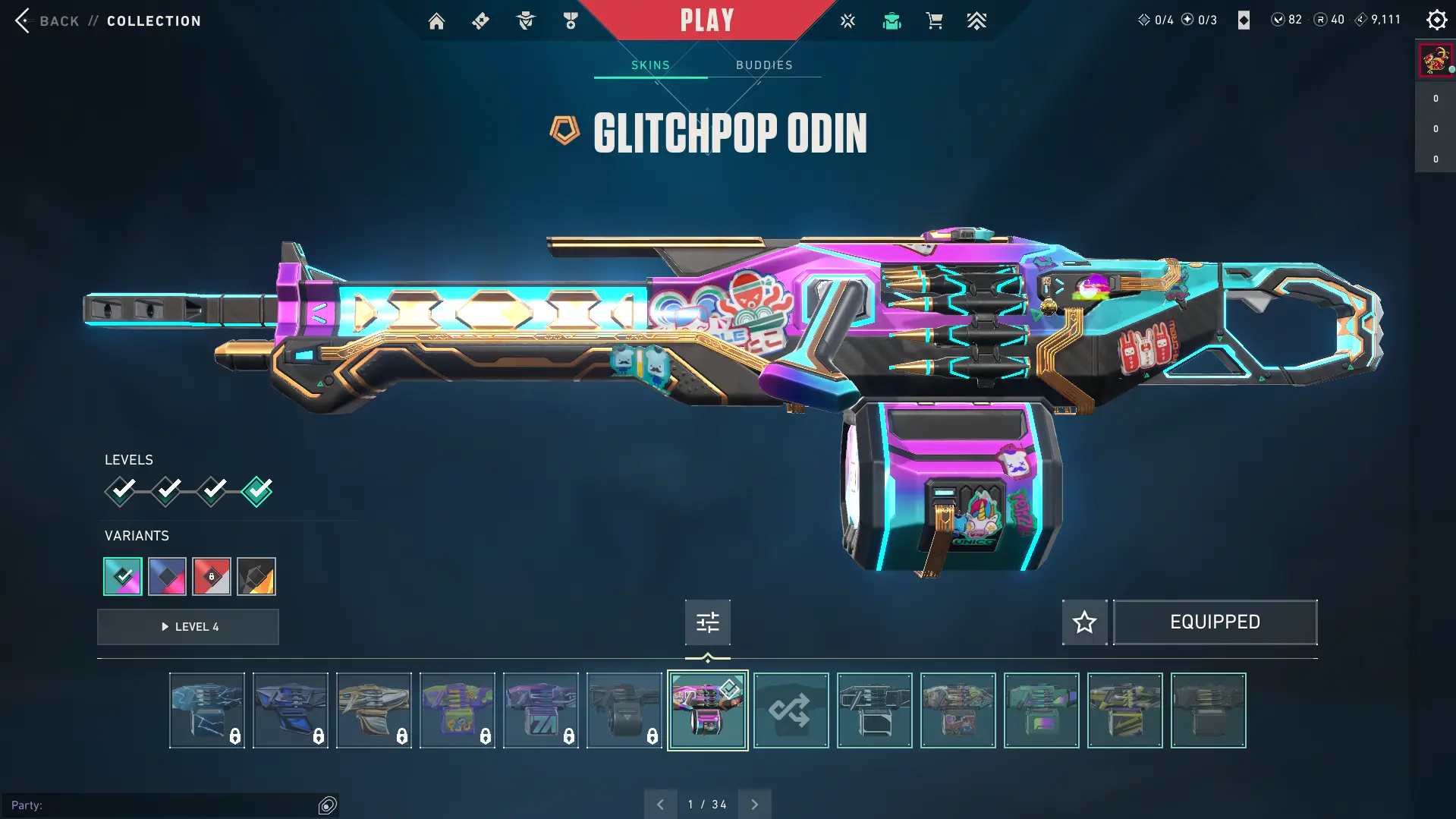Play the Level 4 preview video
The image size is (1456, 819).
click(188, 627)
